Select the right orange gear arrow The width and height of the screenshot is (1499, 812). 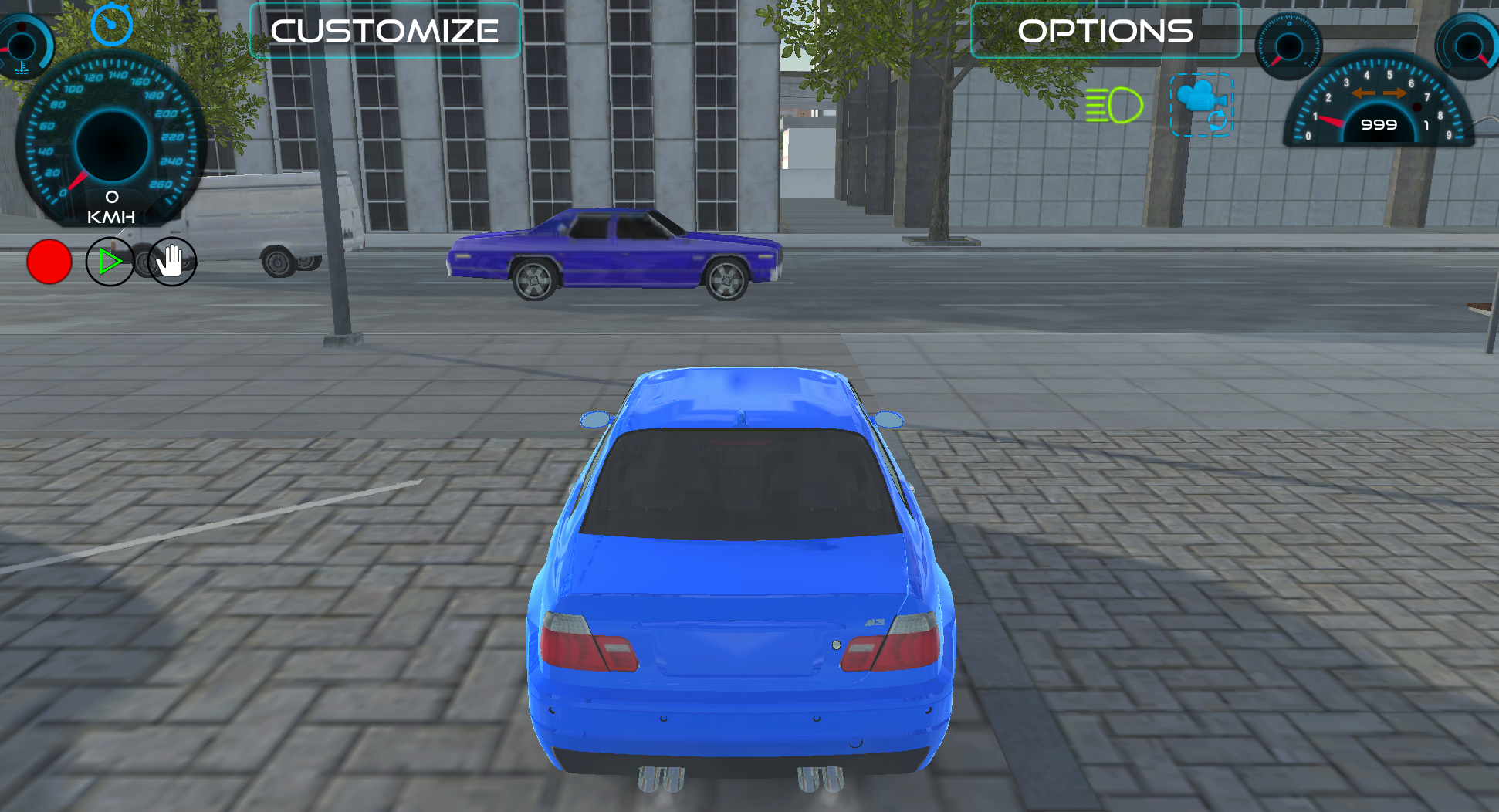pos(1394,92)
